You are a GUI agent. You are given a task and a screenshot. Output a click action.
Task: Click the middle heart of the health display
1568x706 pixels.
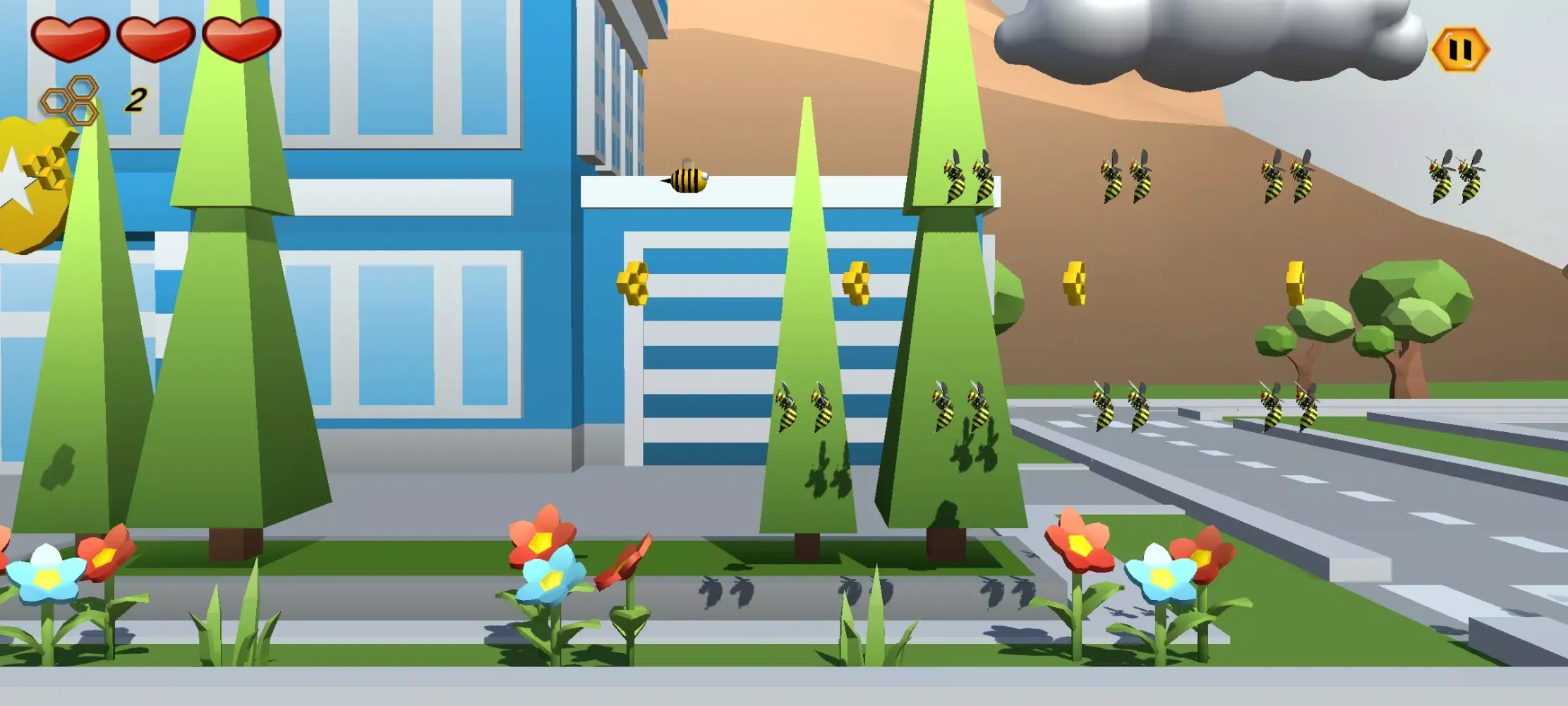(154, 39)
